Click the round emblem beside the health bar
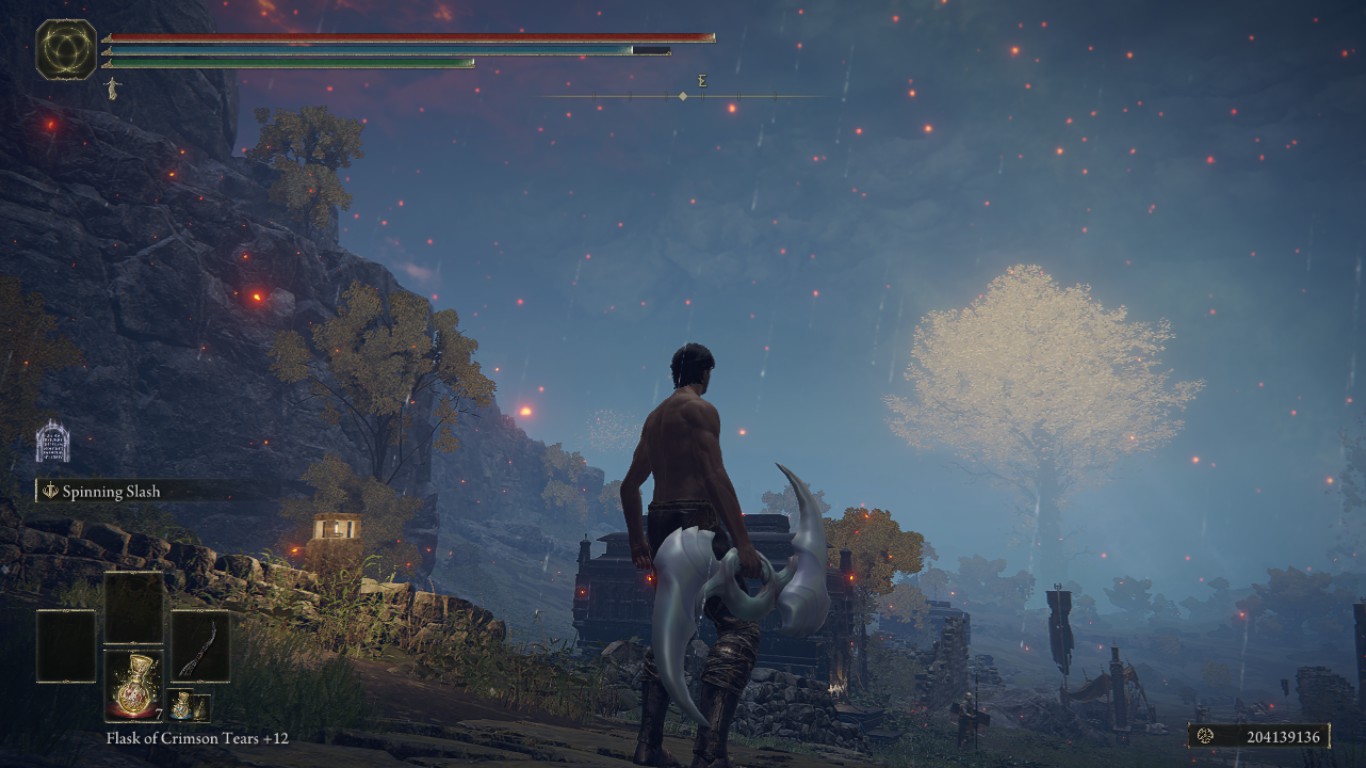The height and width of the screenshot is (768, 1366). (x=66, y=49)
